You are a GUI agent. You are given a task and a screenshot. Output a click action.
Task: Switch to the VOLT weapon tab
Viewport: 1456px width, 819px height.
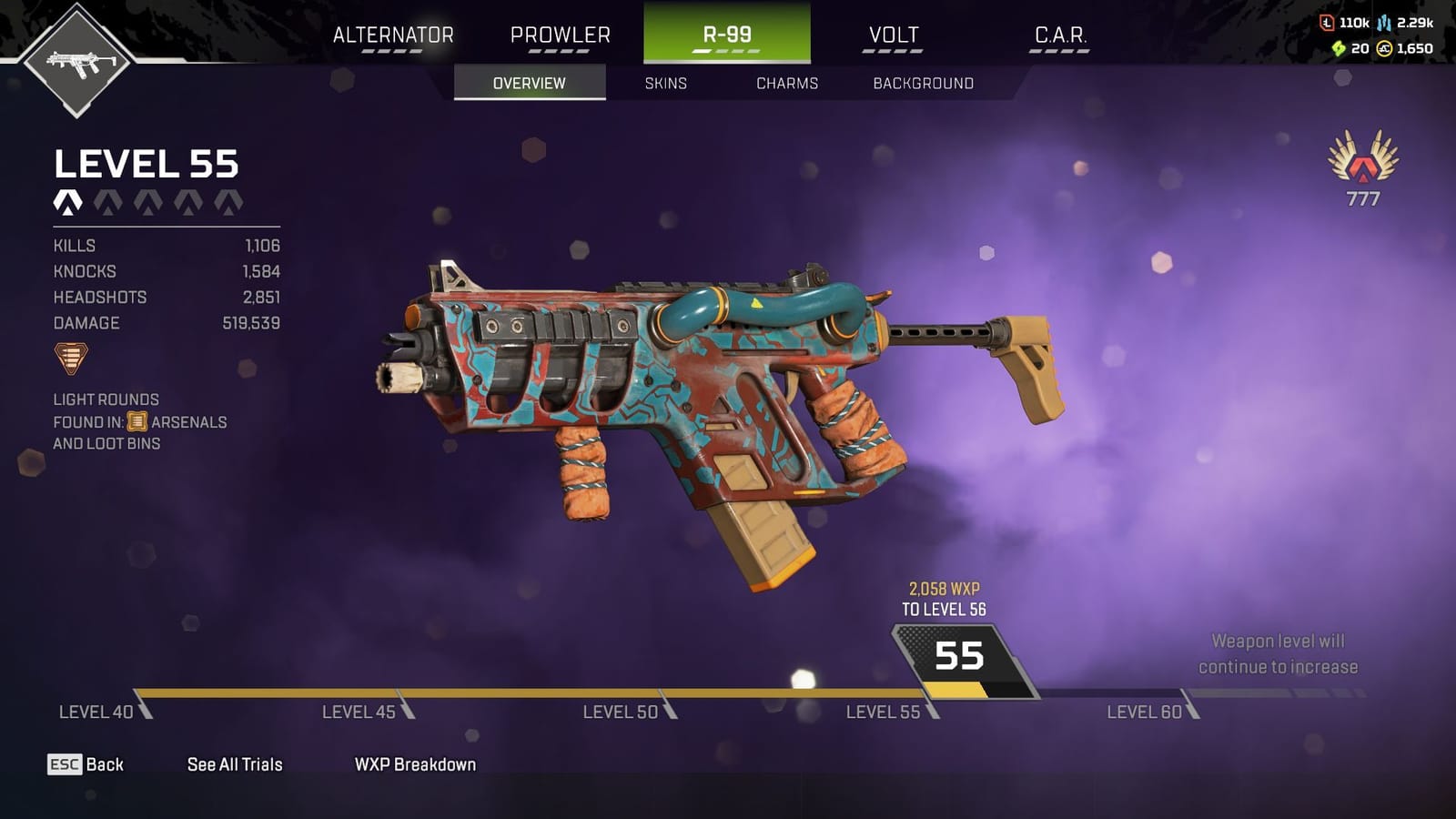click(894, 36)
